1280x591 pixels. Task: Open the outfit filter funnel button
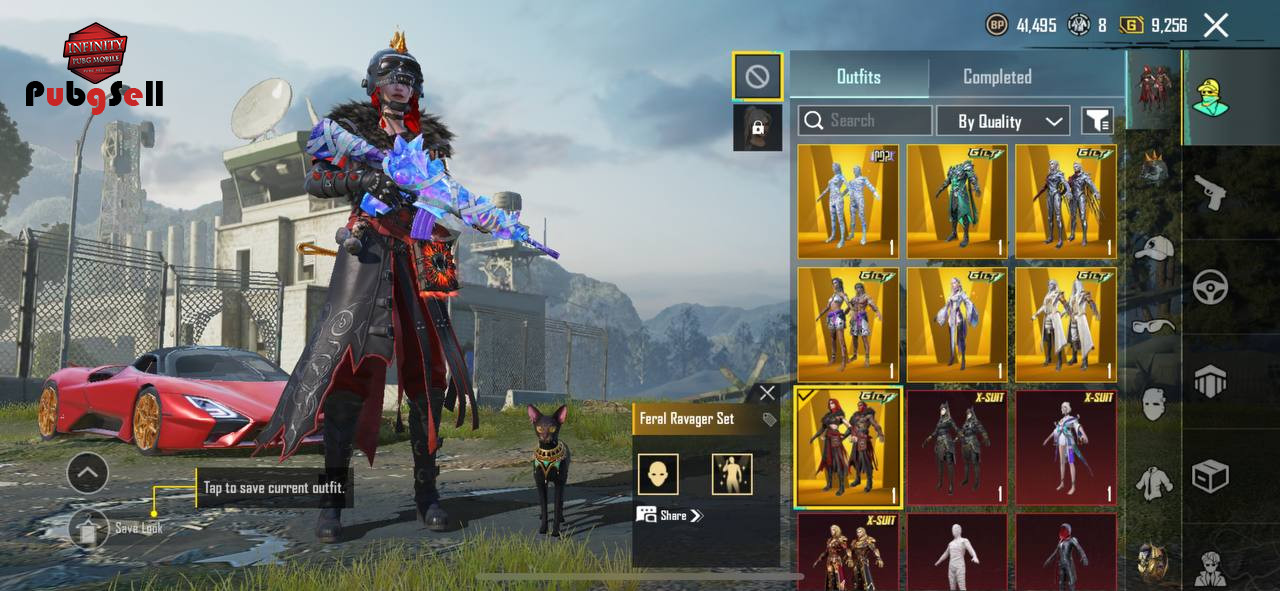coord(1097,121)
